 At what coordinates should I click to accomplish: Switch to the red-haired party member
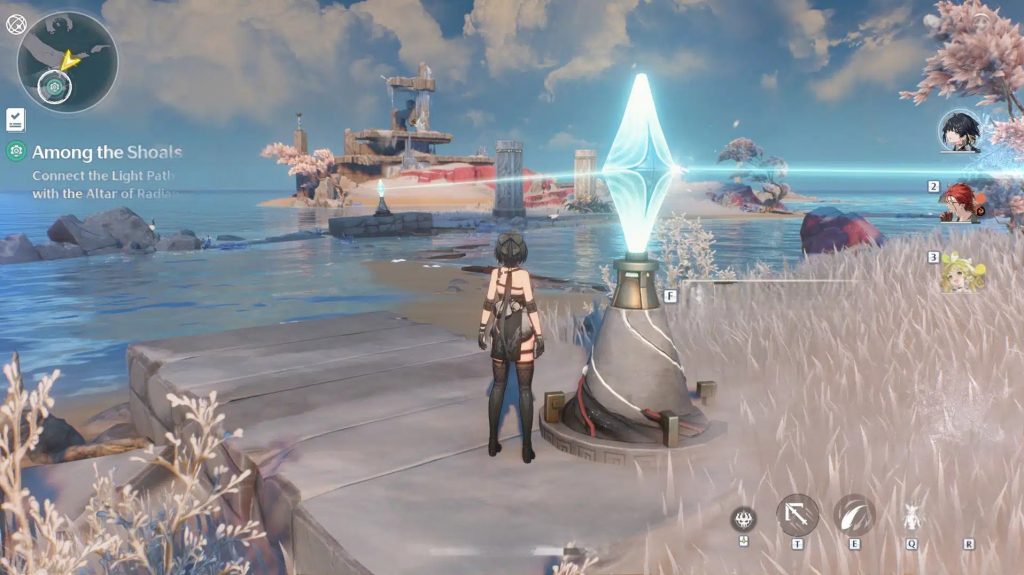coord(960,201)
